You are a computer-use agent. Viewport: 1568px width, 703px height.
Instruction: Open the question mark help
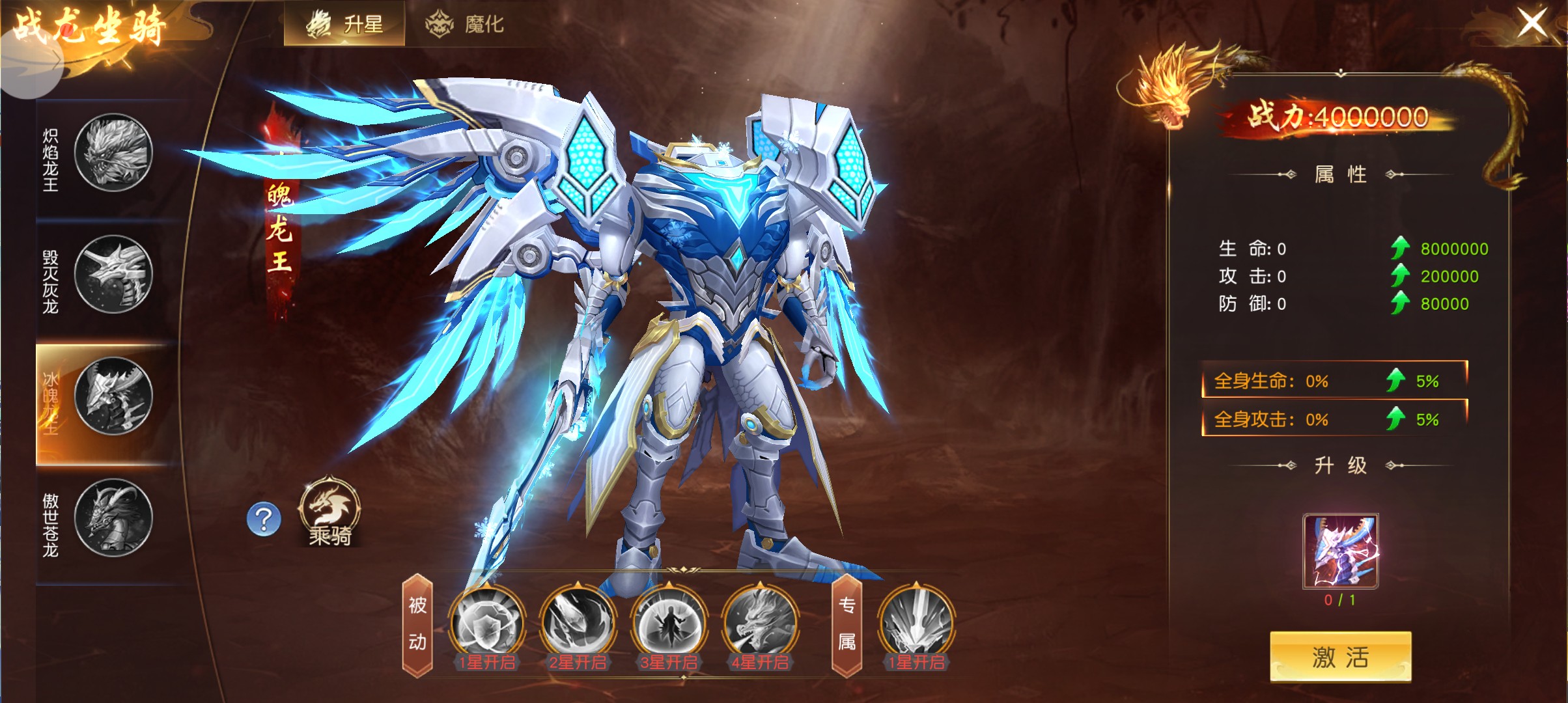(264, 519)
